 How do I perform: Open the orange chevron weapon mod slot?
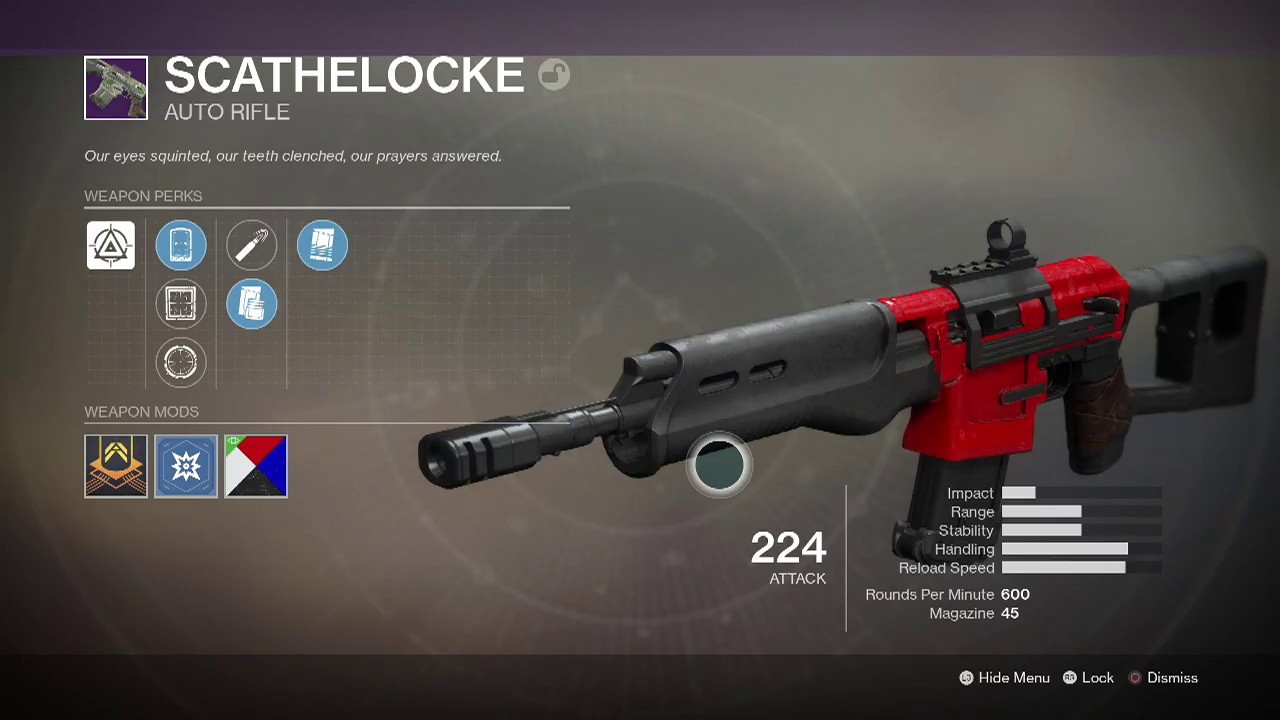tap(116, 466)
